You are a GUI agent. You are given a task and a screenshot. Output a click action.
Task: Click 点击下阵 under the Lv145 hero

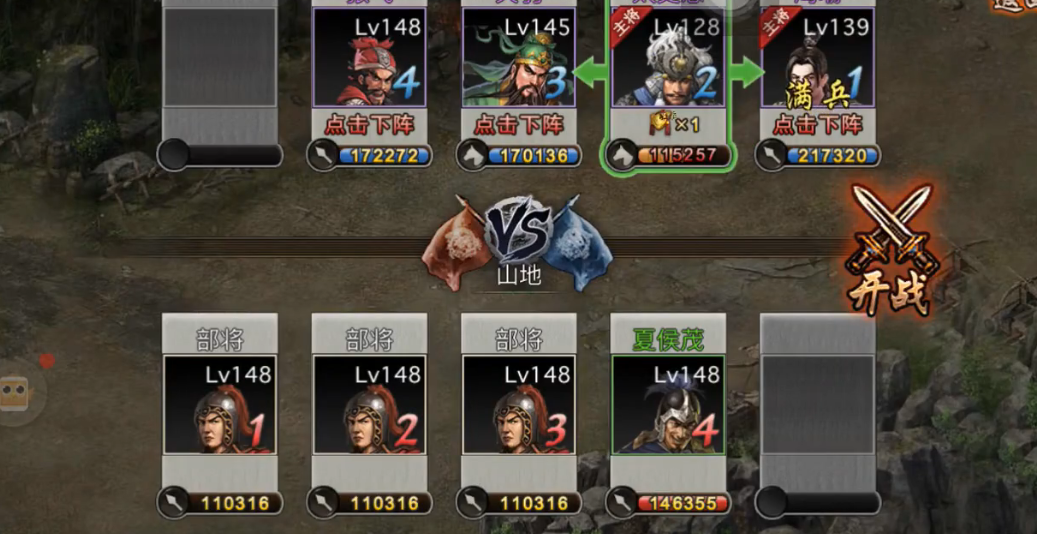coord(519,125)
